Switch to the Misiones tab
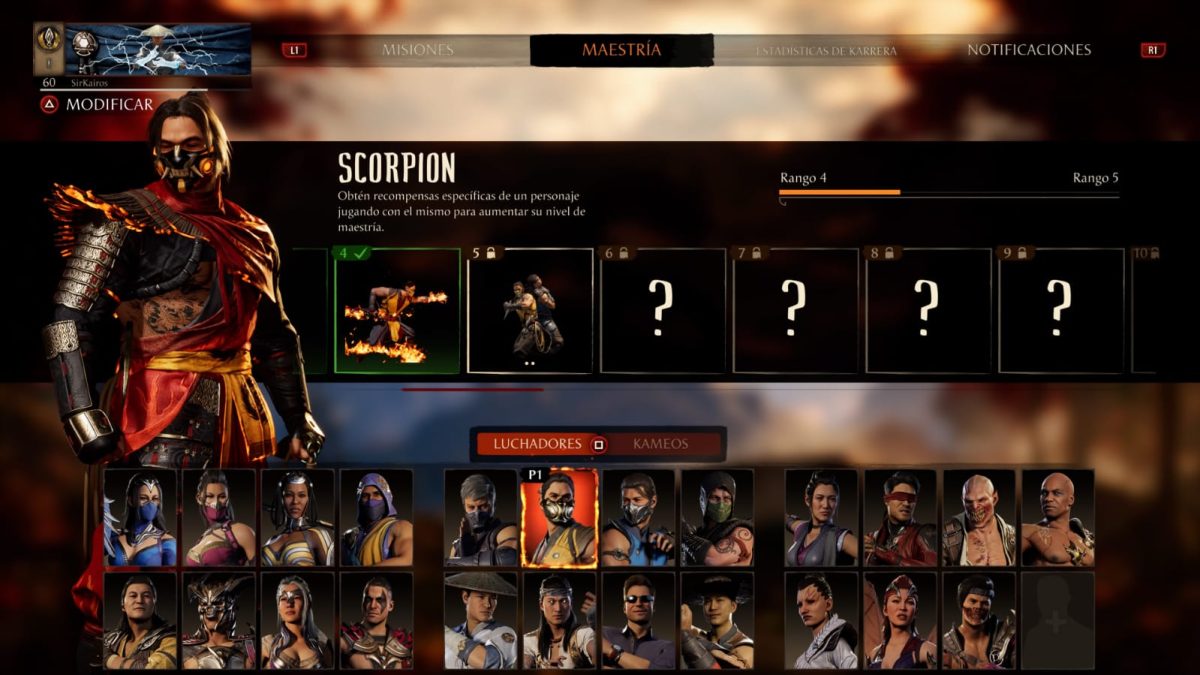1200x675 pixels. 417,50
